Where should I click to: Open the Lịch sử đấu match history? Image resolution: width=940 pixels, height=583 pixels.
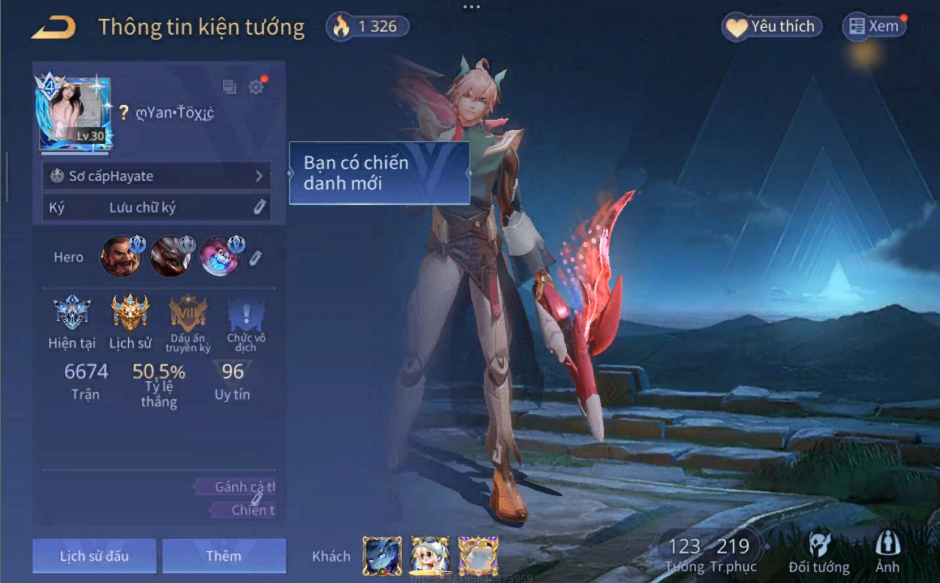(x=94, y=556)
